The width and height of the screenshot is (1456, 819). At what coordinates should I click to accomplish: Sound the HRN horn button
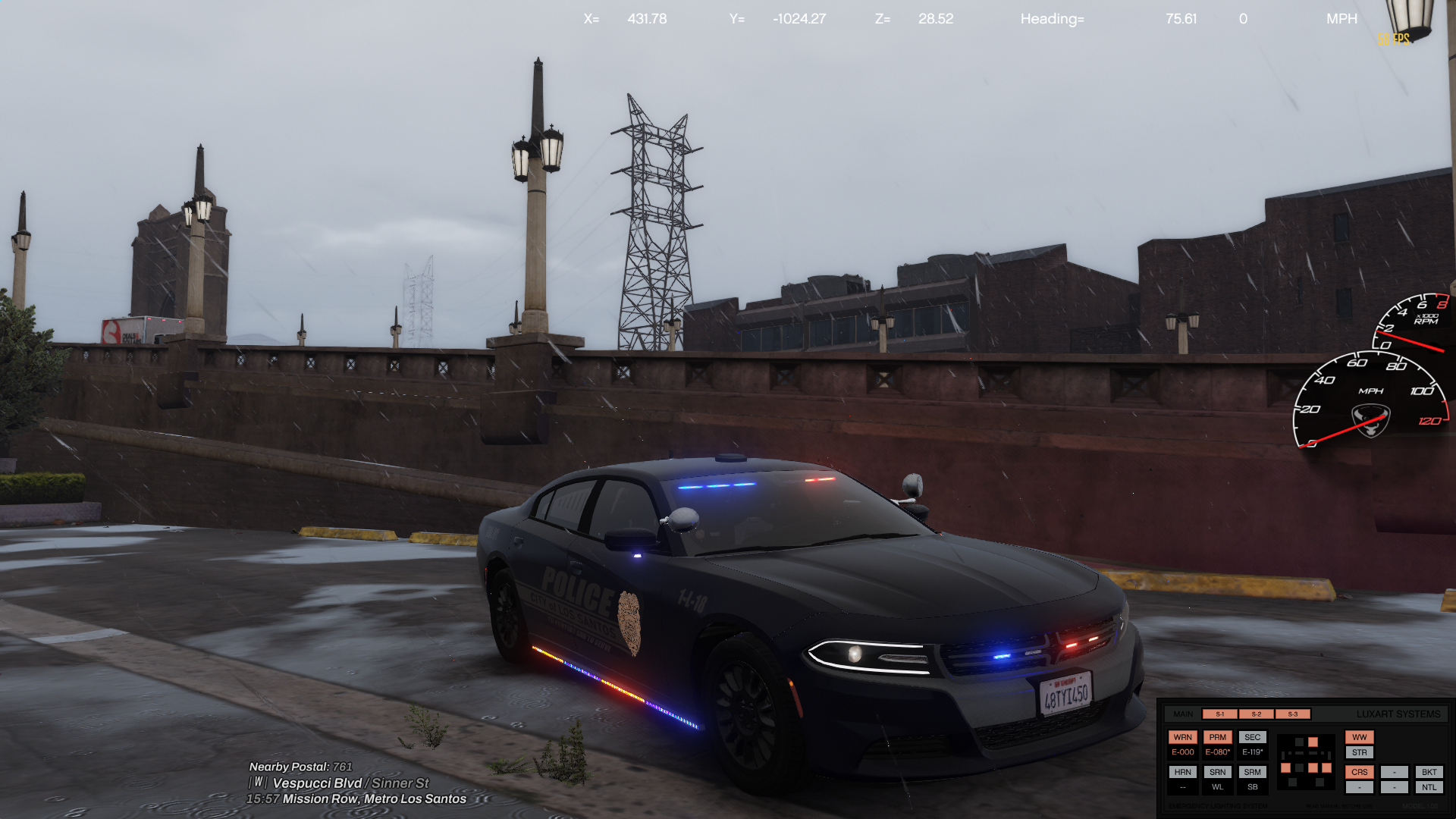pos(1182,772)
